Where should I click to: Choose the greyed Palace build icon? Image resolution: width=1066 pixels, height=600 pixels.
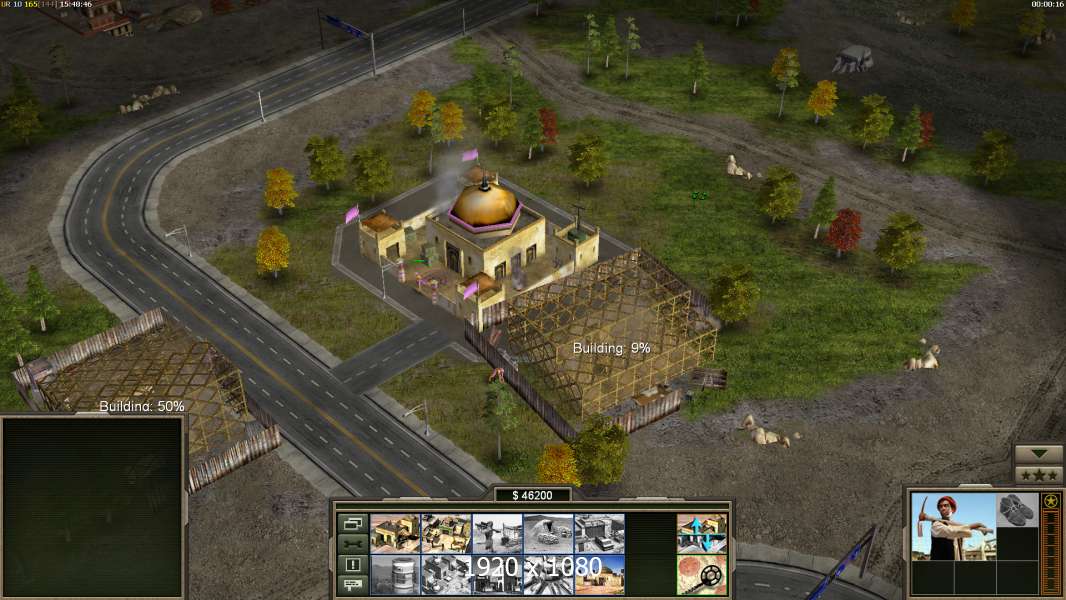pos(446,574)
